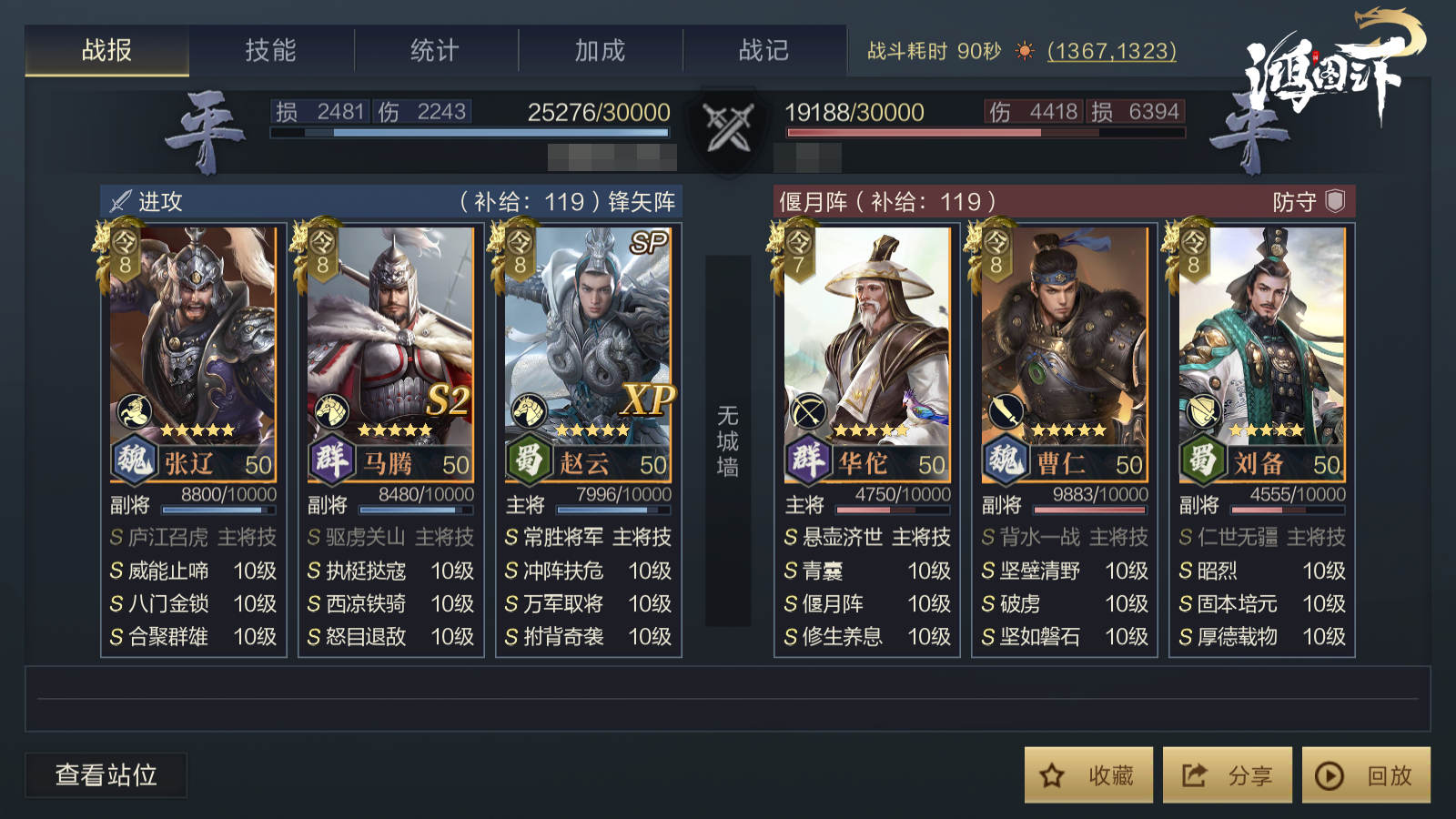Switch to the 战记 tab

(764, 50)
